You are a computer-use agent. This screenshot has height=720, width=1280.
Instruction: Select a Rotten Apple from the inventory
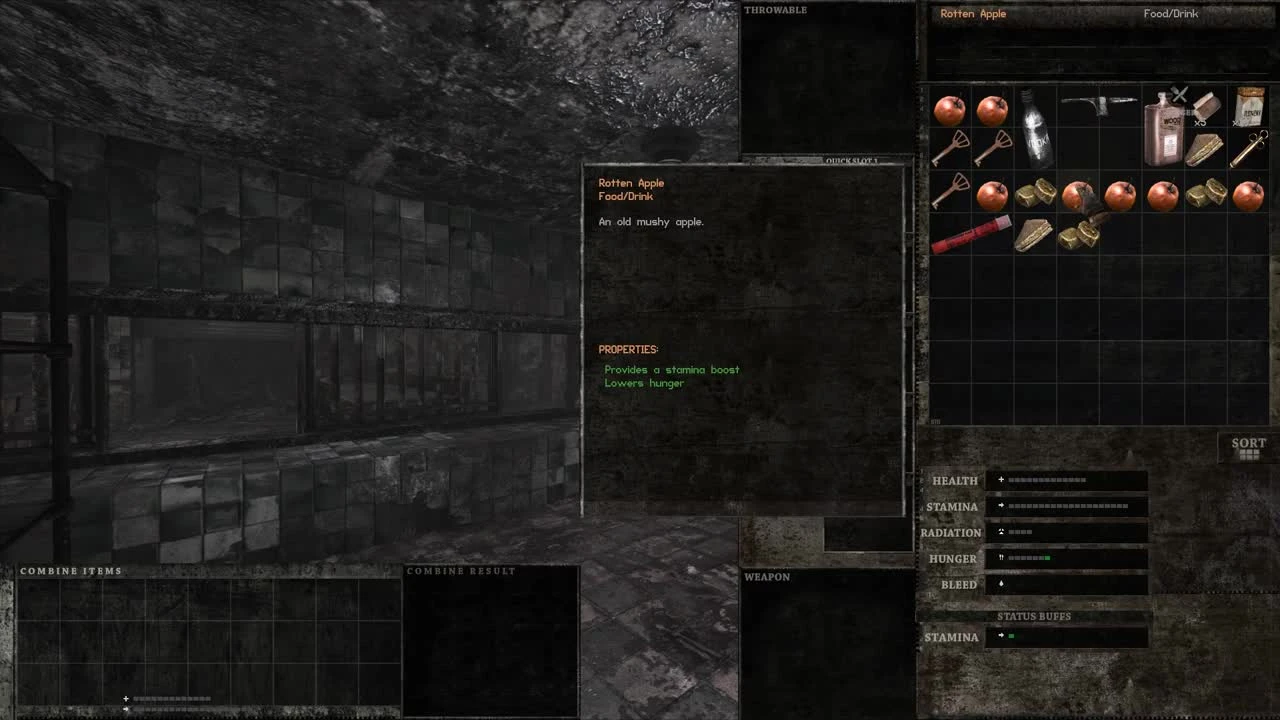[950, 108]
